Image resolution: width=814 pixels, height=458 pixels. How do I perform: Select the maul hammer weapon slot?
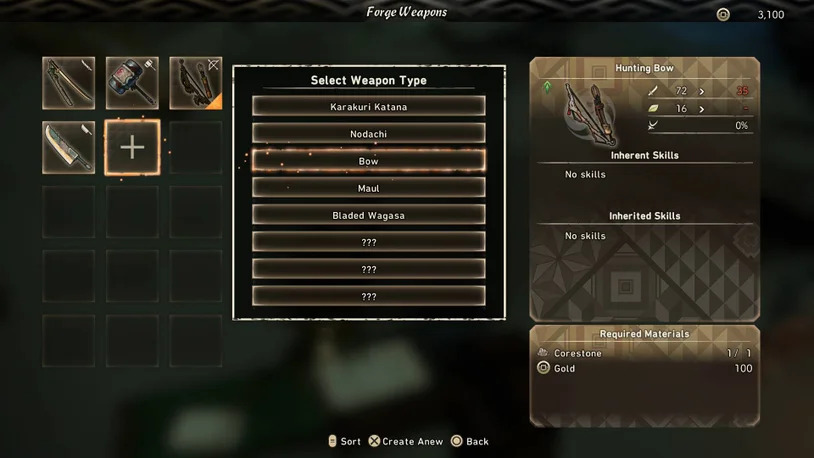click(132, 83)
